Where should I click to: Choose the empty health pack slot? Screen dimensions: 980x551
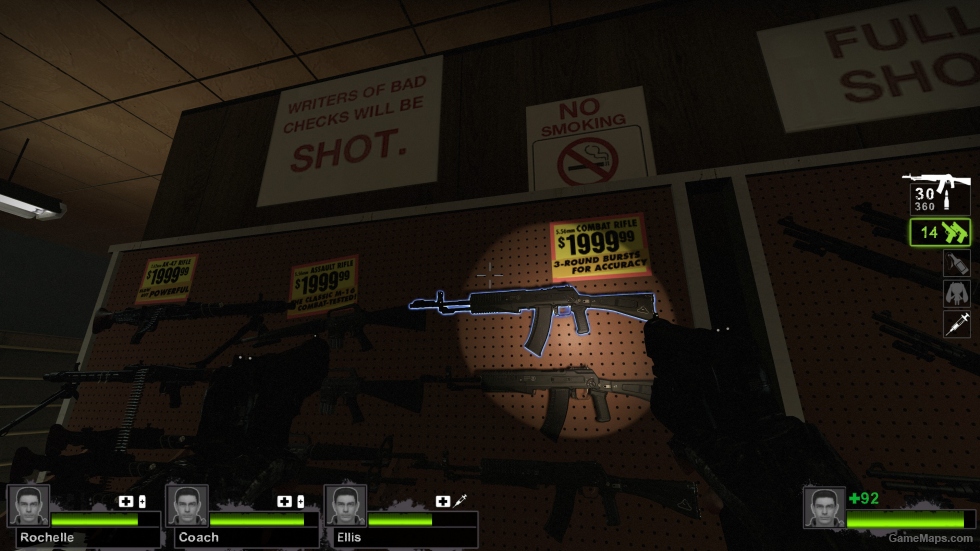point(956,294)
